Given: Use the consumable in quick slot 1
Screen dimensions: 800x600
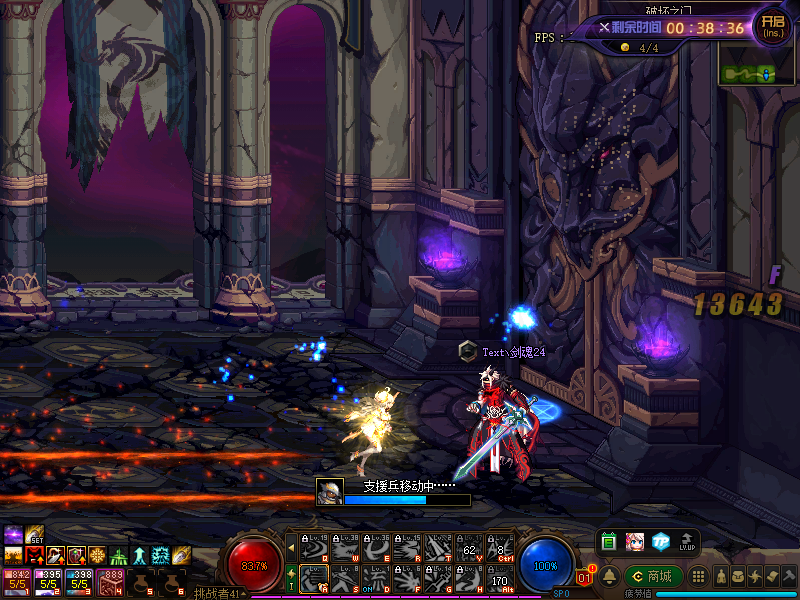Looking at the screenshot, I should pos(17,580).
